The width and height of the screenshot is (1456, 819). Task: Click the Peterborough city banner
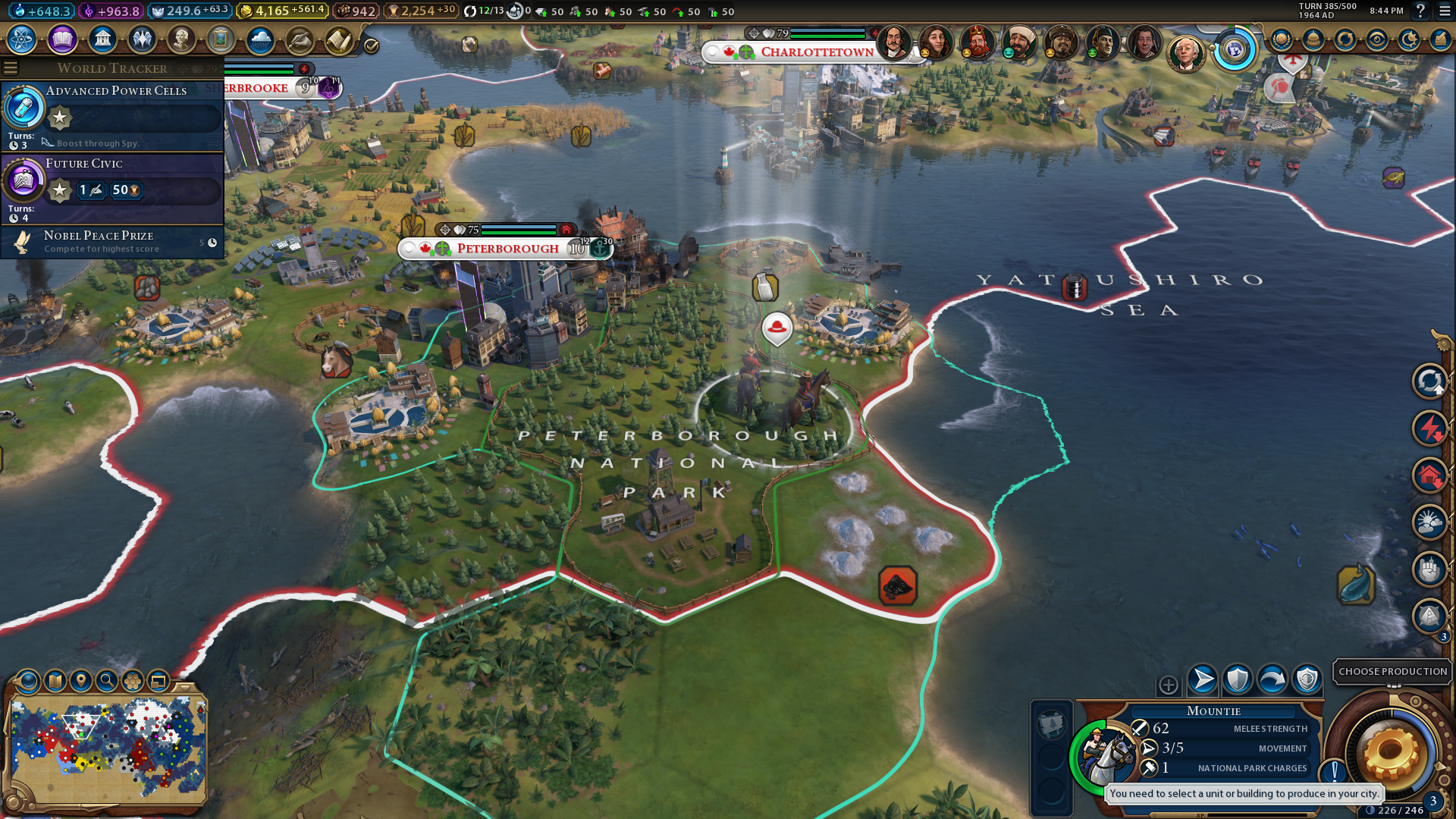click(x=507, y=249)
